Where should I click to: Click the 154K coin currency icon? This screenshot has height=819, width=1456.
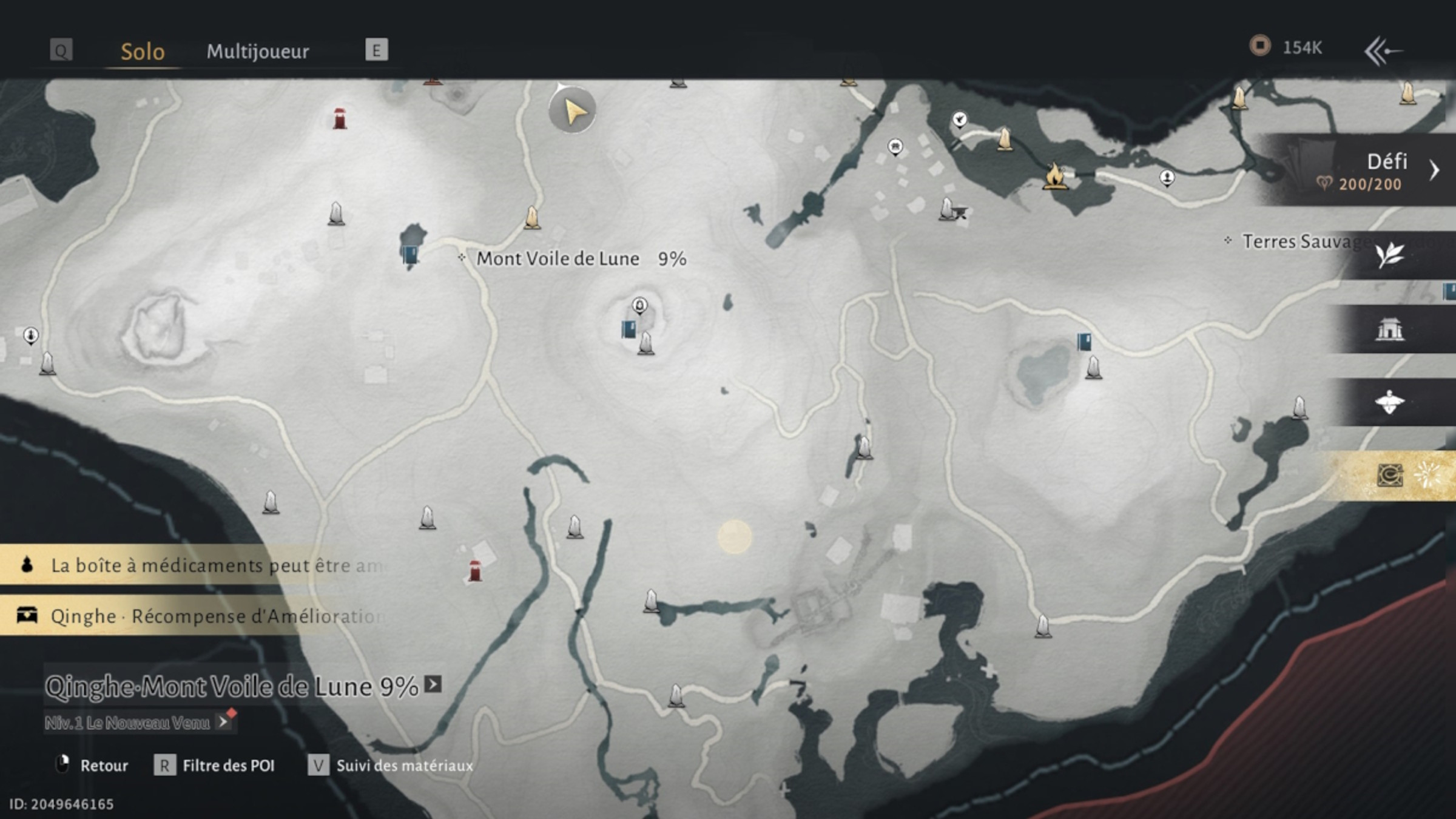pos(1260,46)
